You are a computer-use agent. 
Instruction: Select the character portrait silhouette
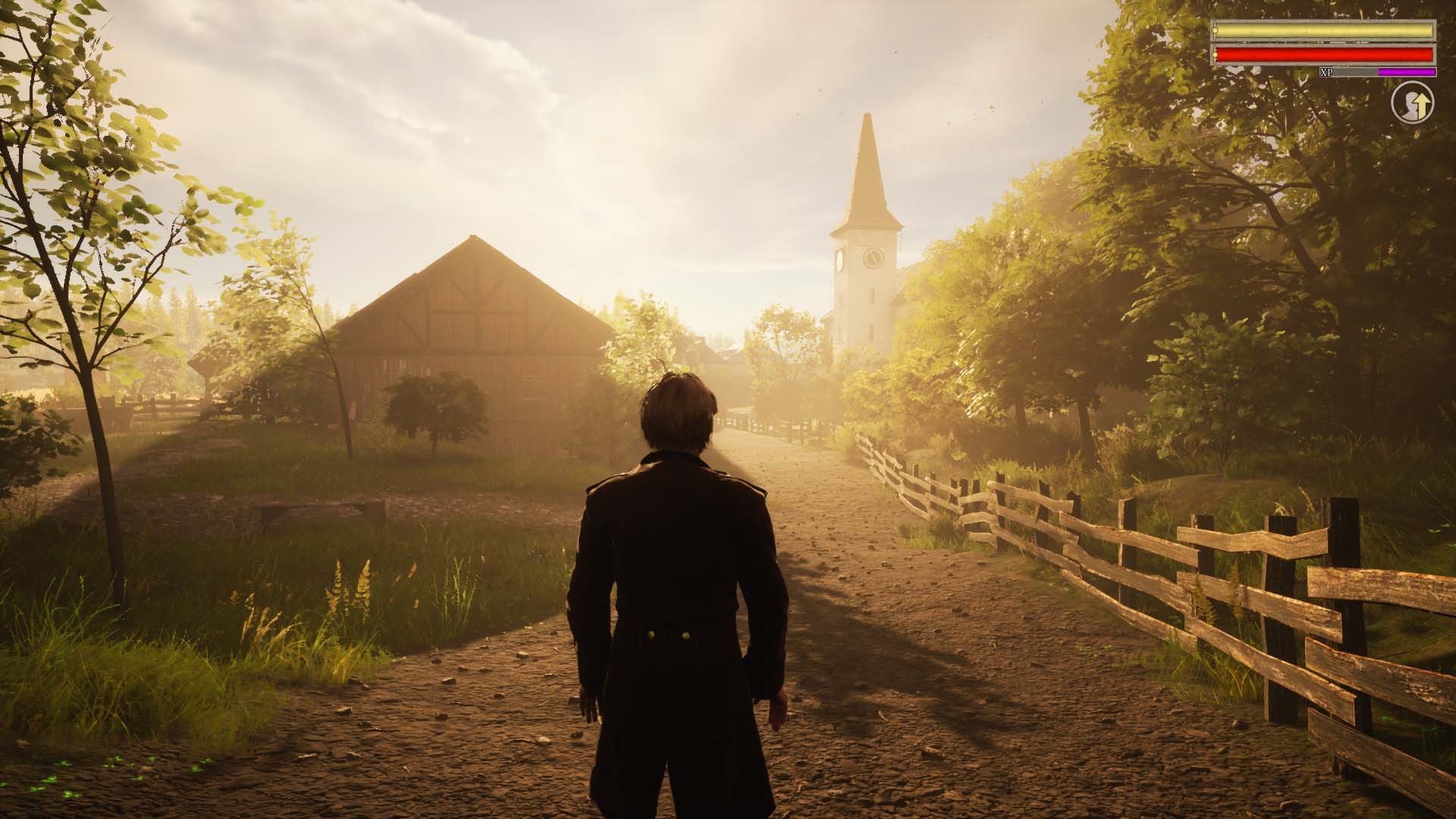1409,106
